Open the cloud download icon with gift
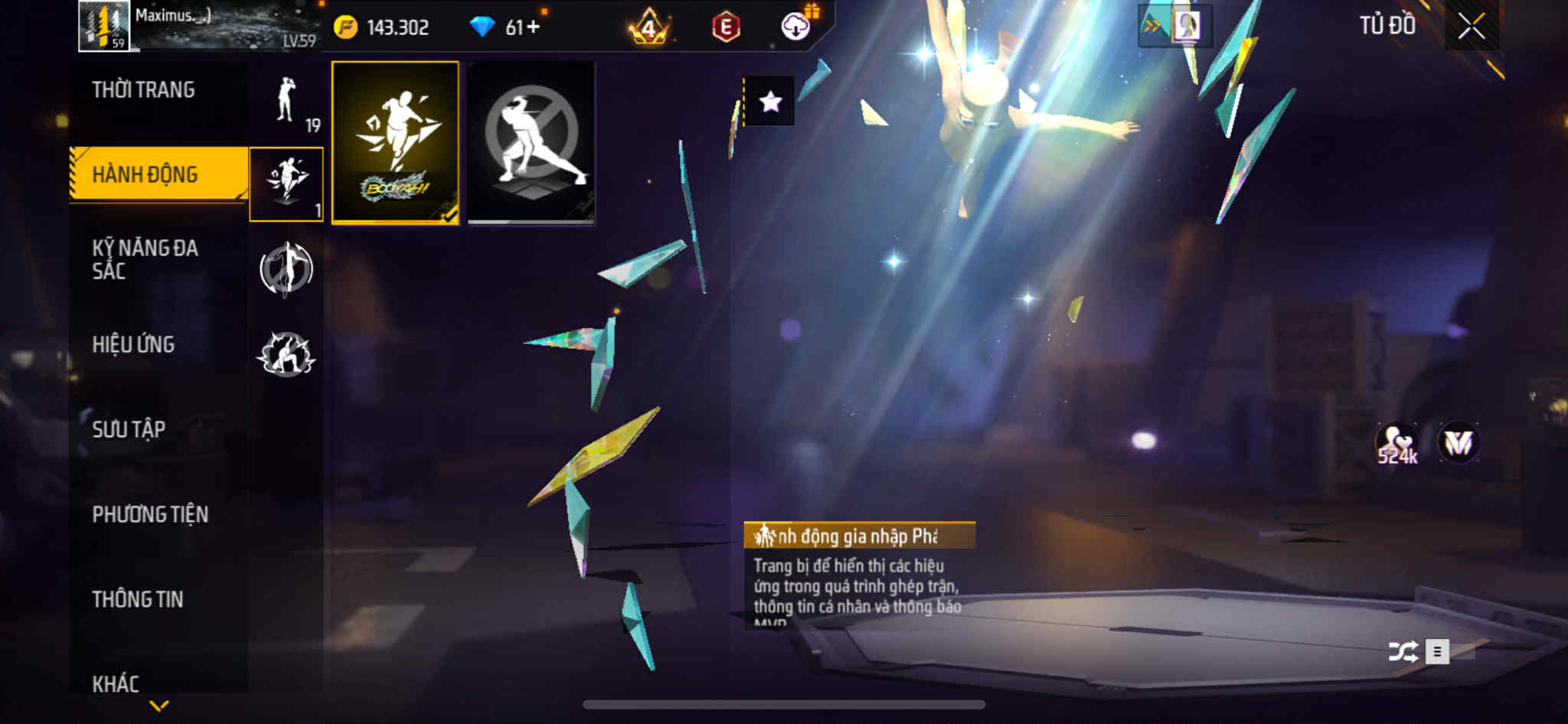This screenshot has height=724, width=1568. pos(796,28)
